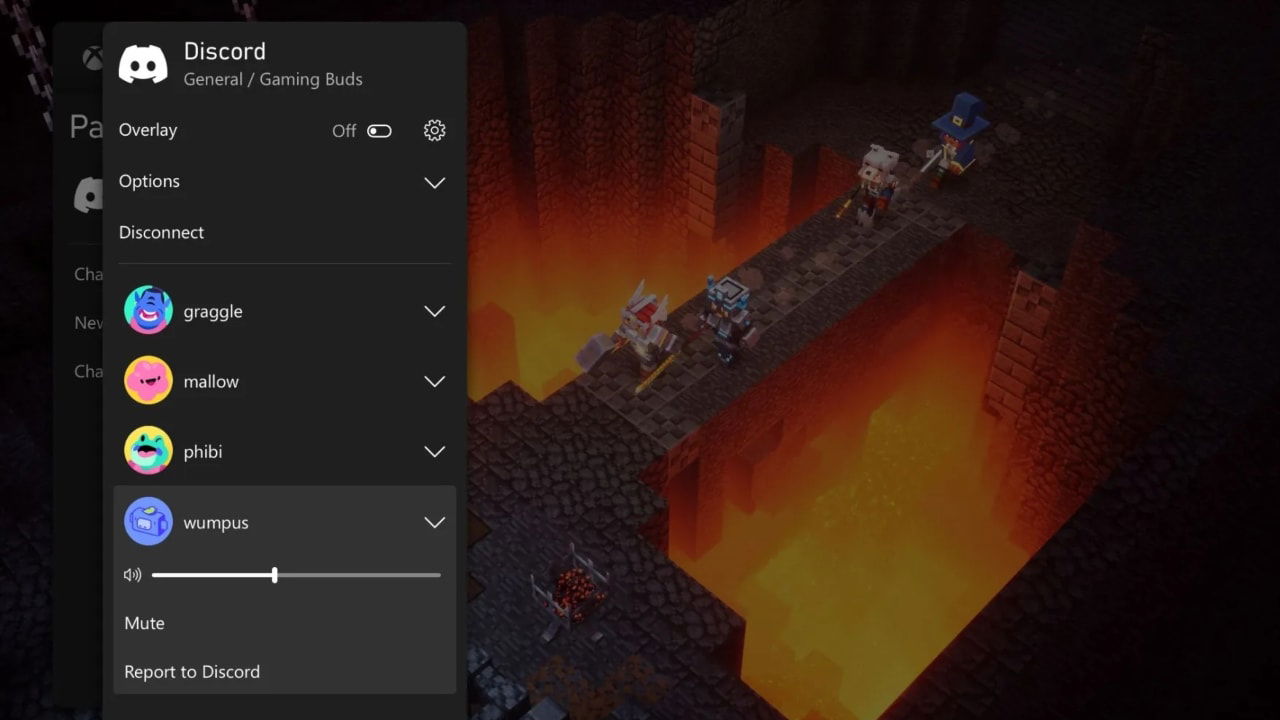Adjust wumpus's volume slider
Image resolution: width=1280 pixels, height=720 pixels.
click(275, 574)
